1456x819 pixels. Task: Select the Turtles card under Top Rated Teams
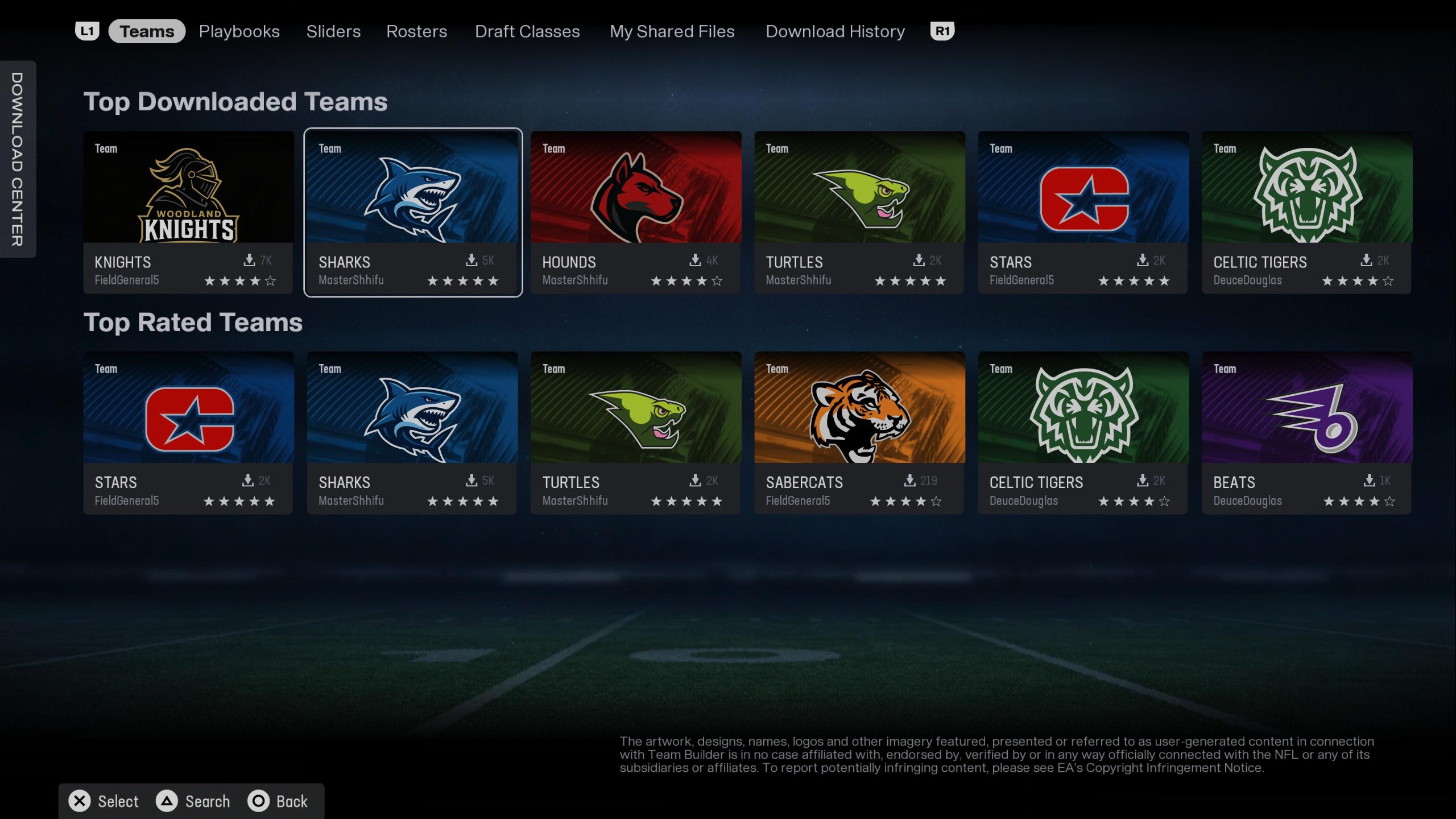click(x=635, y=432)
